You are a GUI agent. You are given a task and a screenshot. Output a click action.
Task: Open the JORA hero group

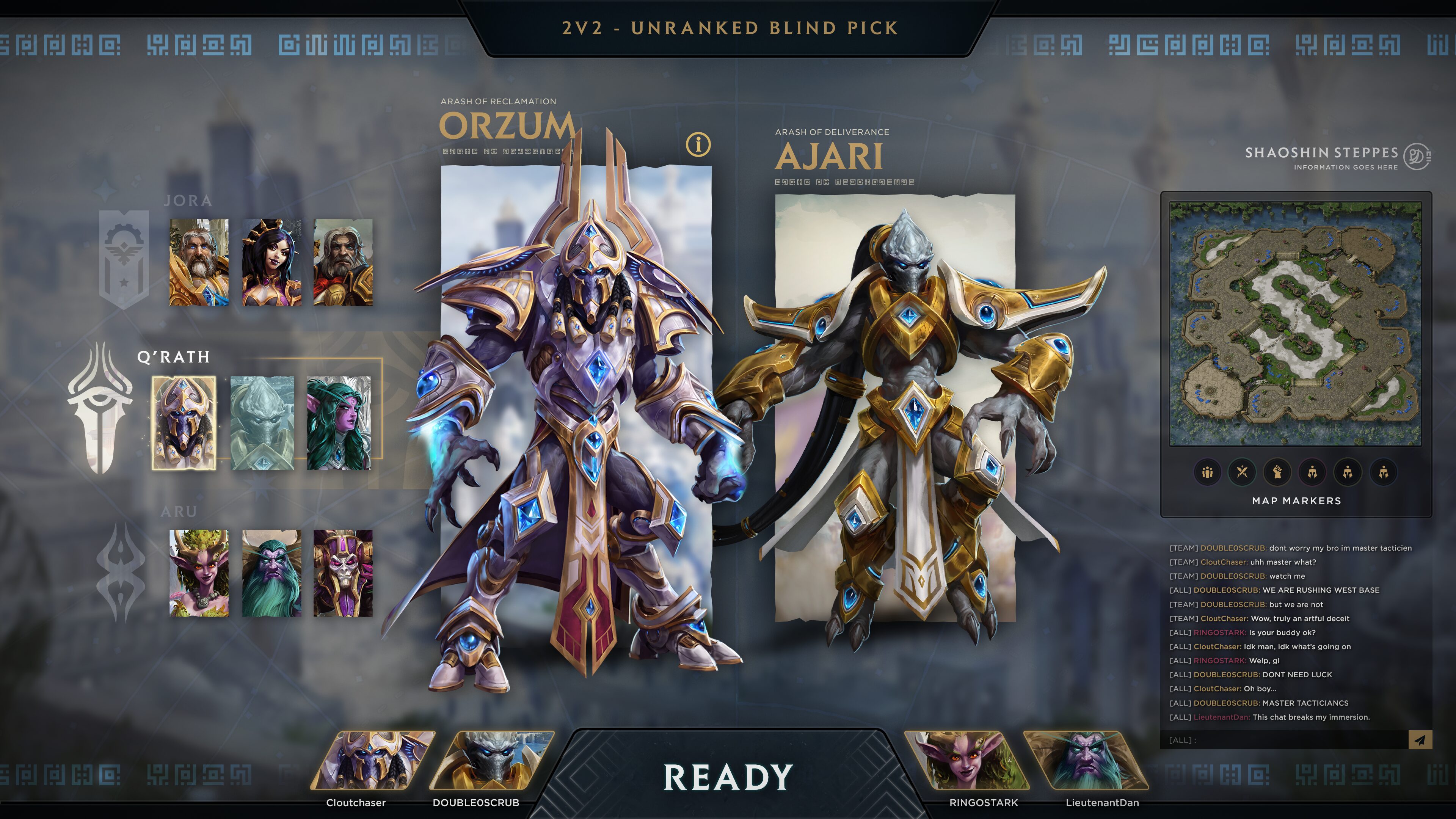coord(188,201)
